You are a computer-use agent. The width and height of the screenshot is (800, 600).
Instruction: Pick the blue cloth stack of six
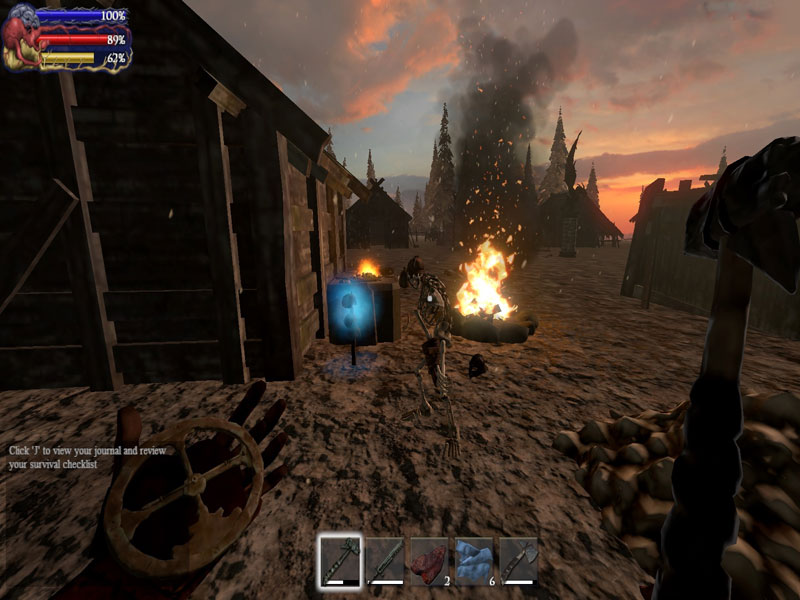click(x=474, y=560)
